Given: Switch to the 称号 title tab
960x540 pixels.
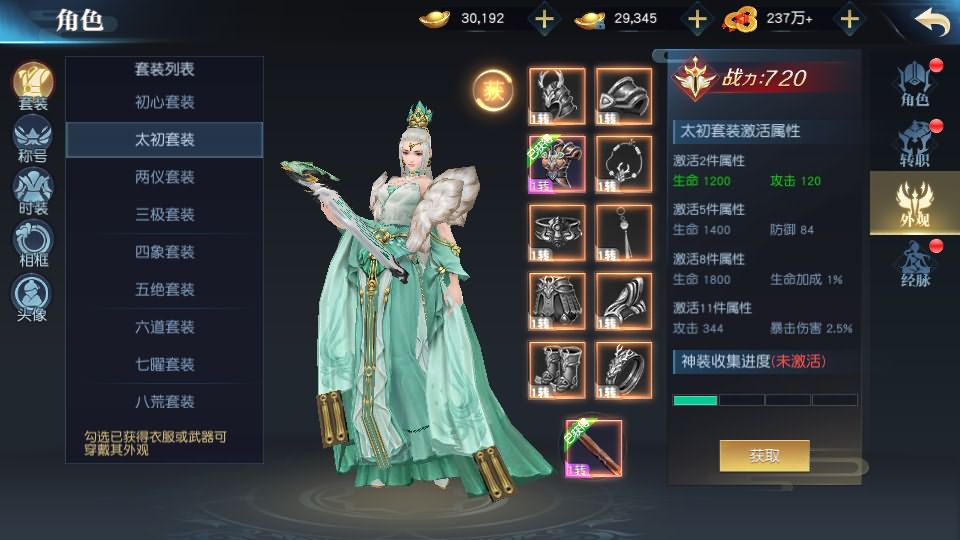Looking at the screenshot, I should (x=32, y=139).
